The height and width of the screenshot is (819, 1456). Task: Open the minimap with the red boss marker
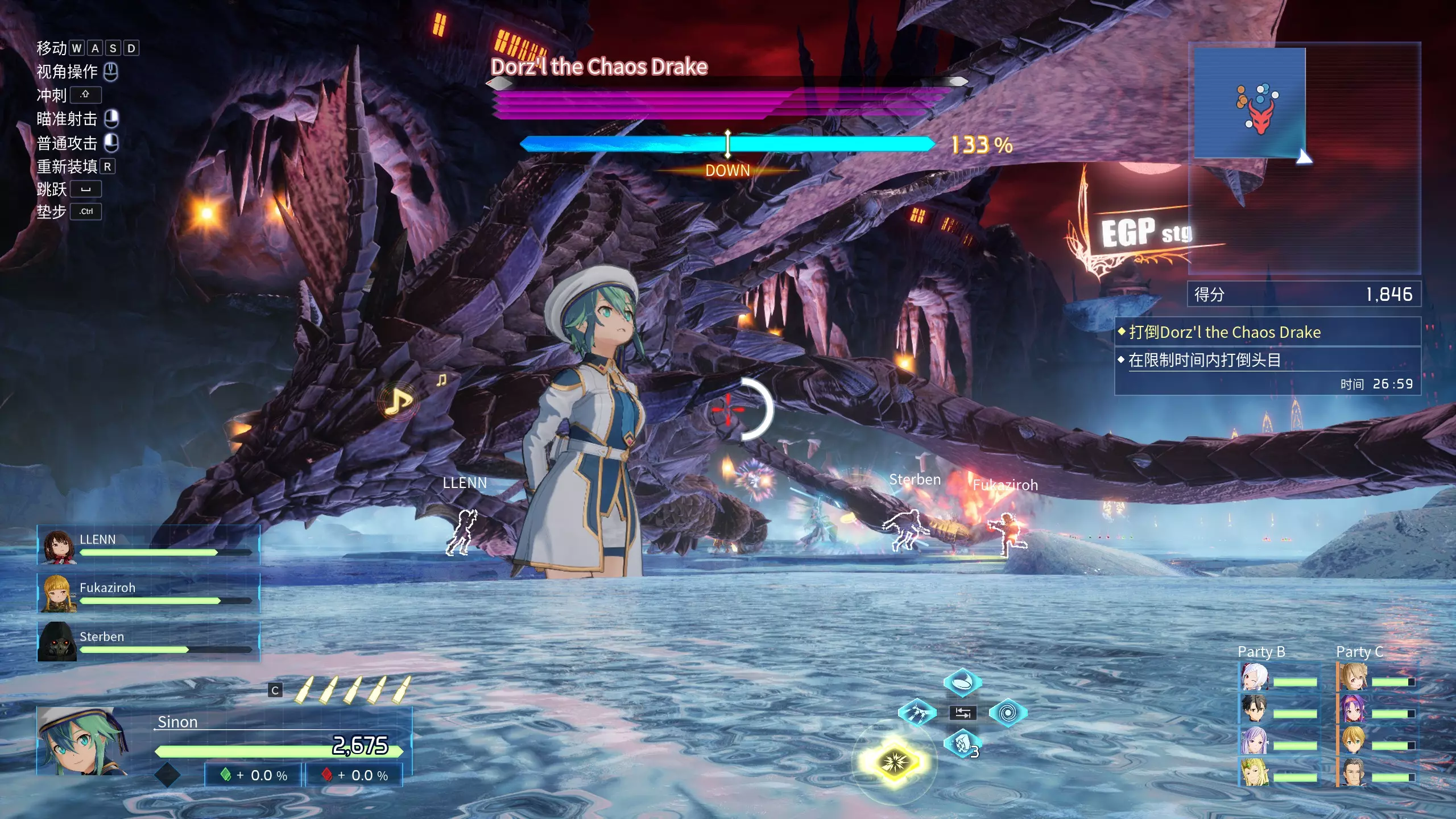pos(1250,102)
